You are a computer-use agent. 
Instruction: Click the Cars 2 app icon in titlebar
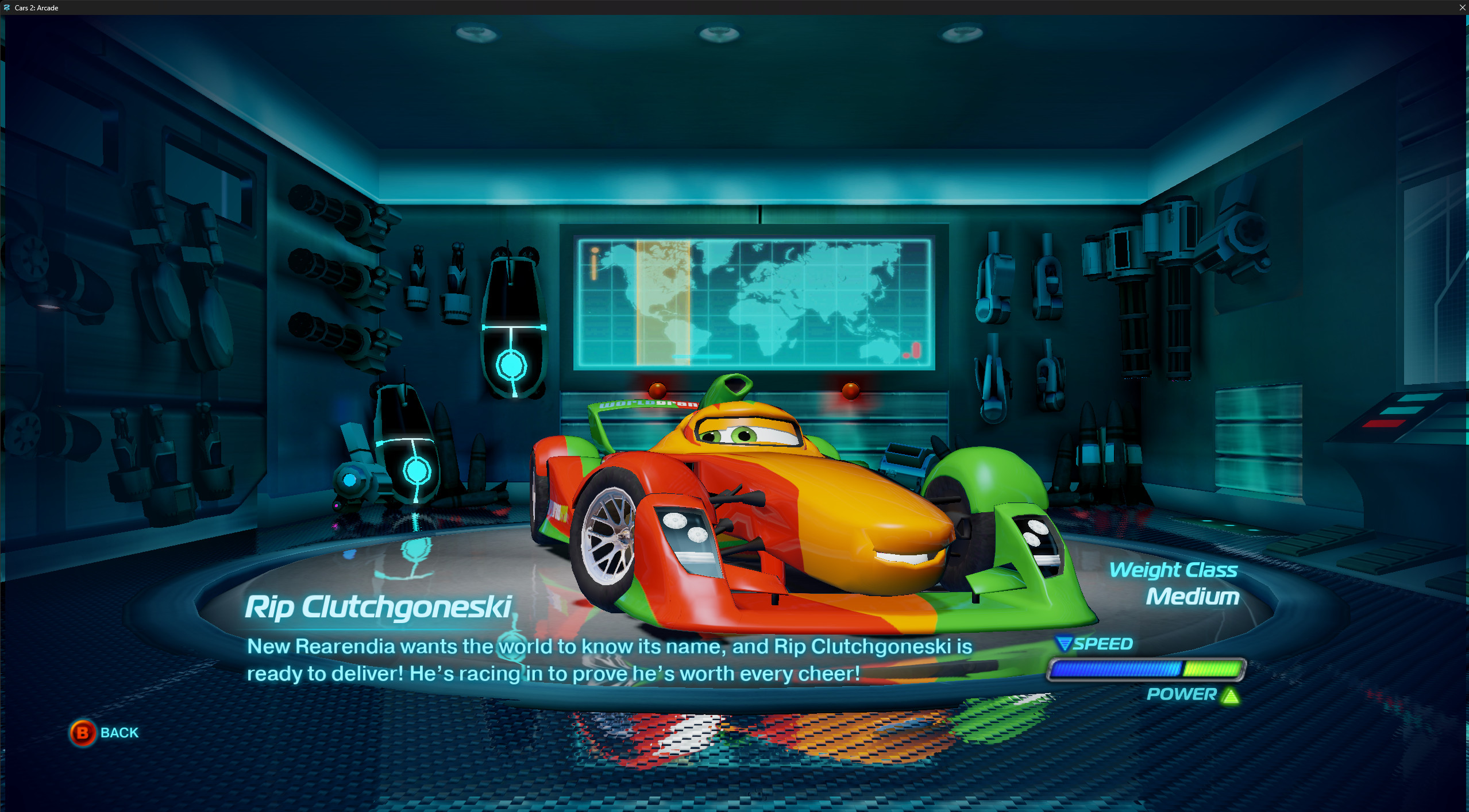pos(6,7)
